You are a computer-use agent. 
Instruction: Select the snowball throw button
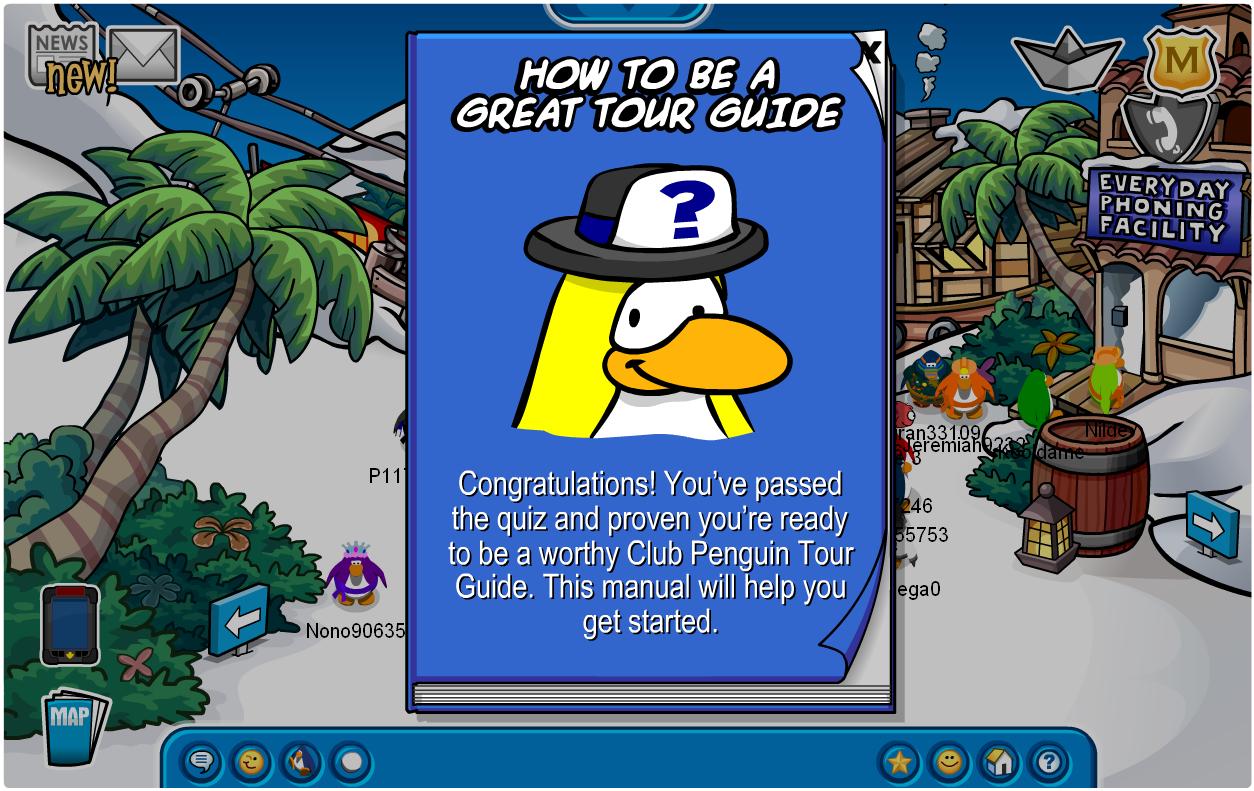351,764
